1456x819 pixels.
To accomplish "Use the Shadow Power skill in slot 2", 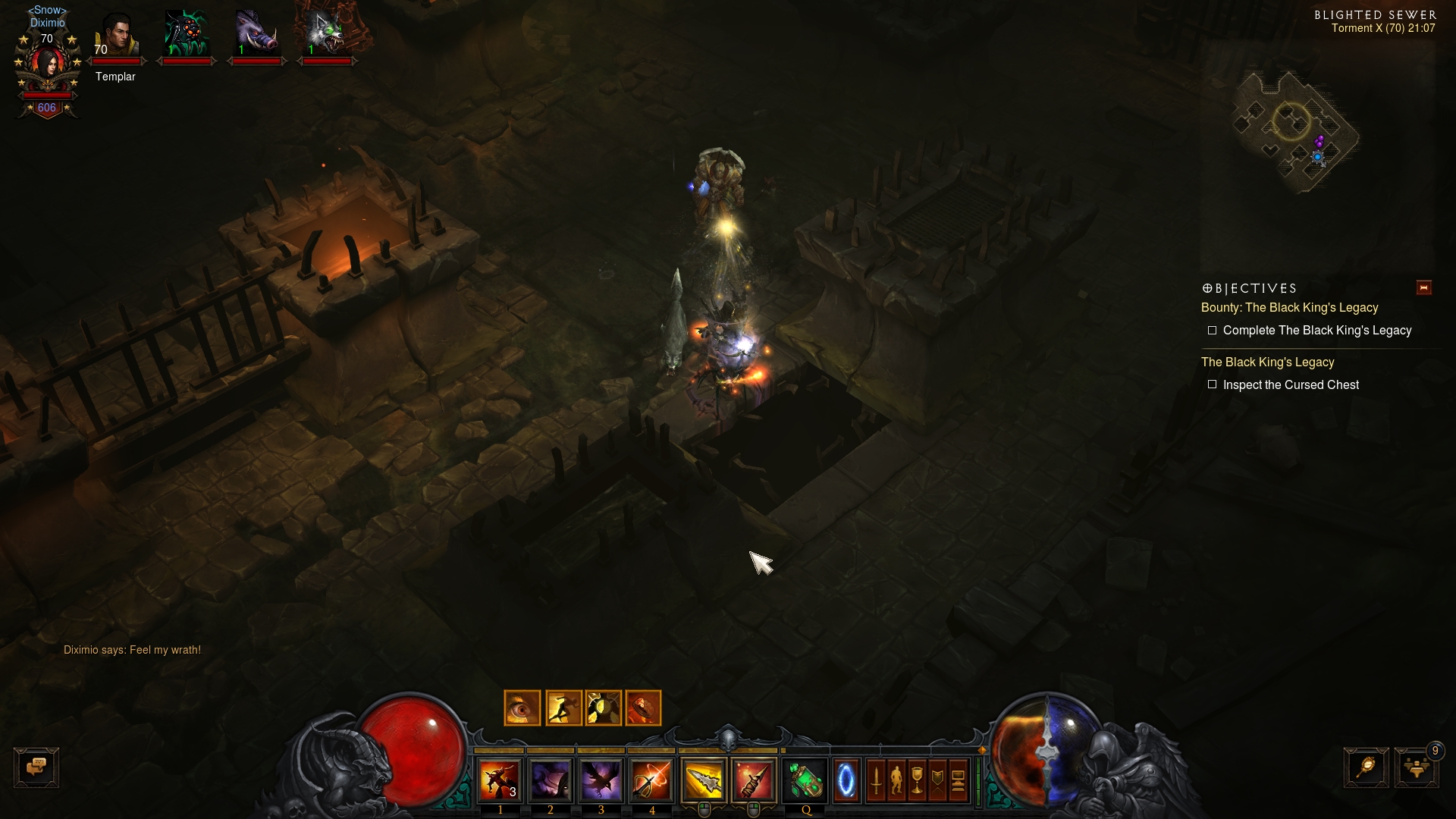I will click(x=551, y=780).
